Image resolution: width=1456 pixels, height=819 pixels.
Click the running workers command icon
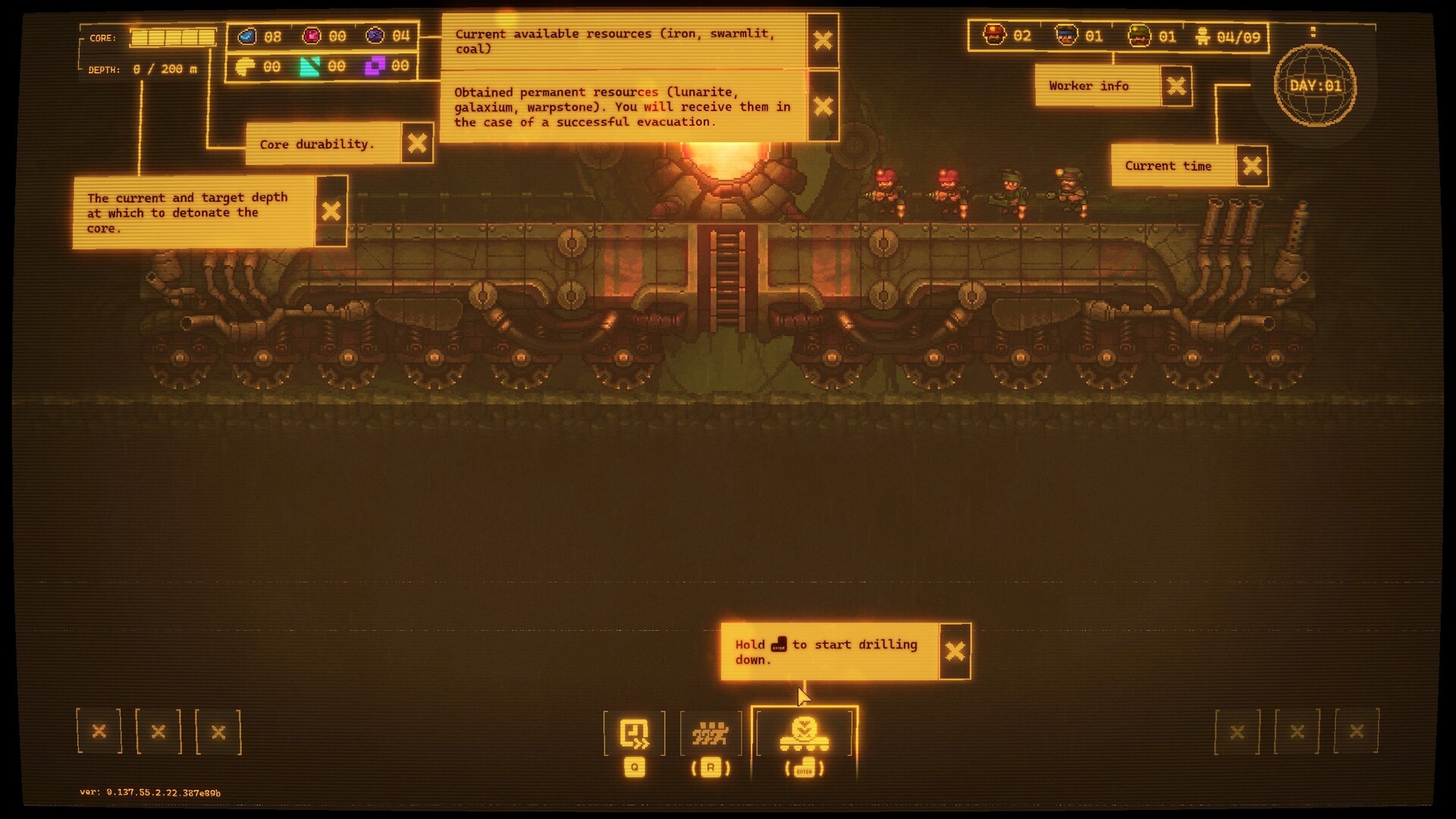(x=711, y=733)
